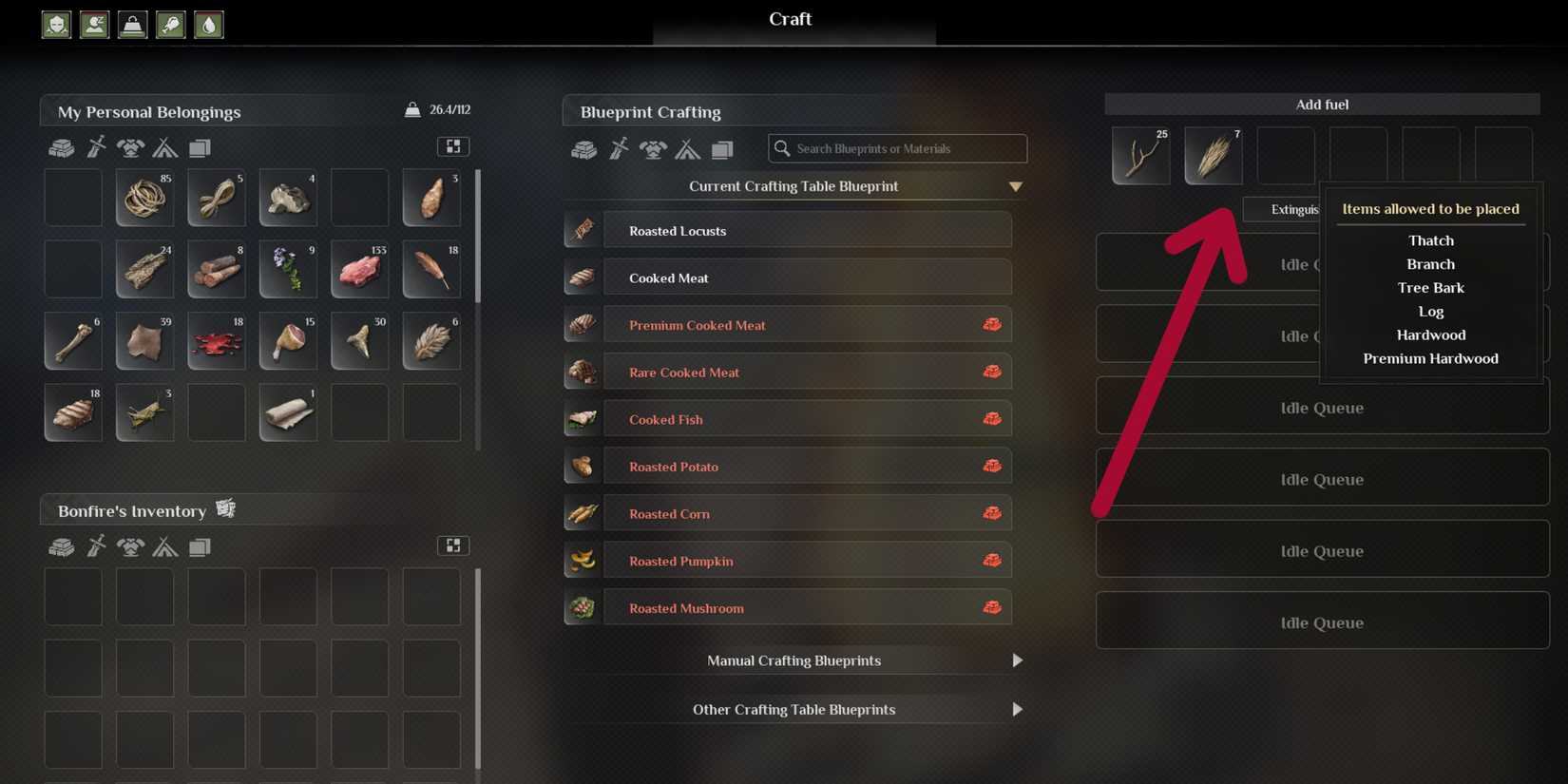Switch to the Craft tab
Image resolution: width=1568 pixels, height=784 pixels.
coord(790,19)
